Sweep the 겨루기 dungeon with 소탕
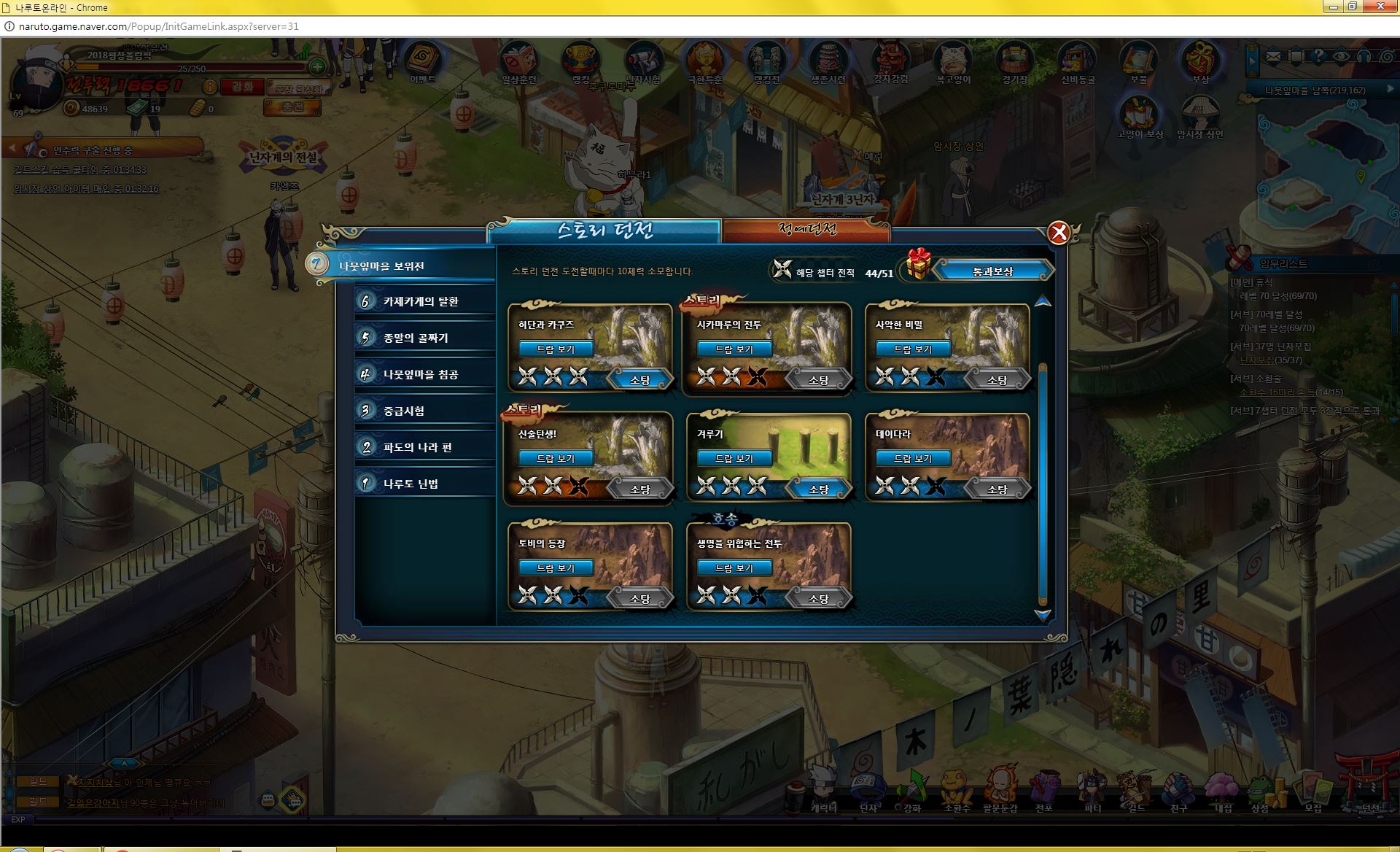Viewport: 1400px width, 852px height. coord(818,489)
